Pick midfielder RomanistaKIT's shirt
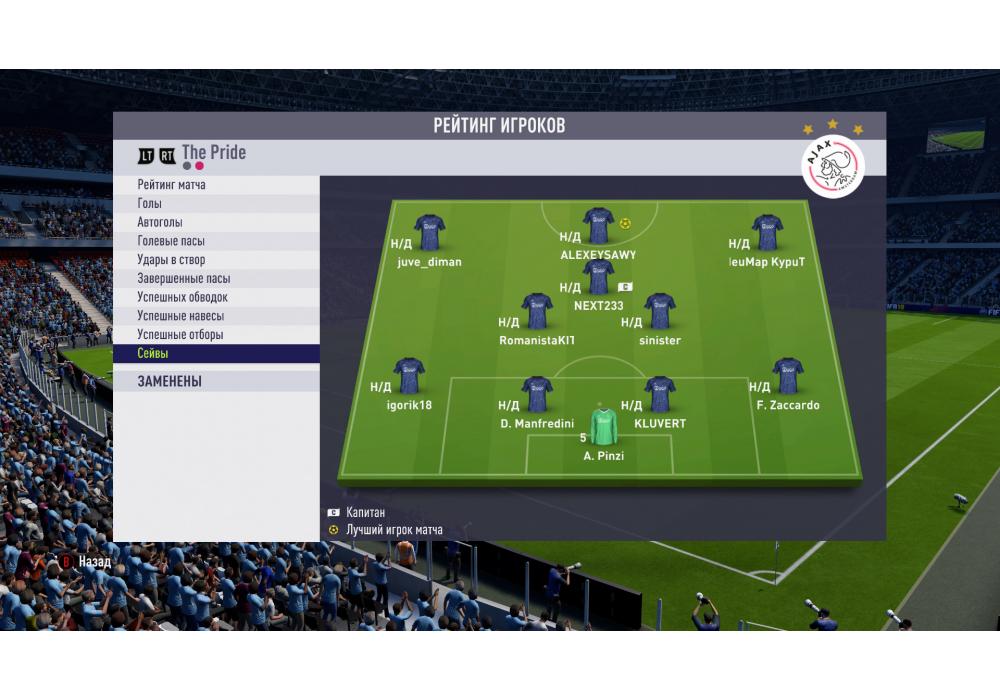 537,311
